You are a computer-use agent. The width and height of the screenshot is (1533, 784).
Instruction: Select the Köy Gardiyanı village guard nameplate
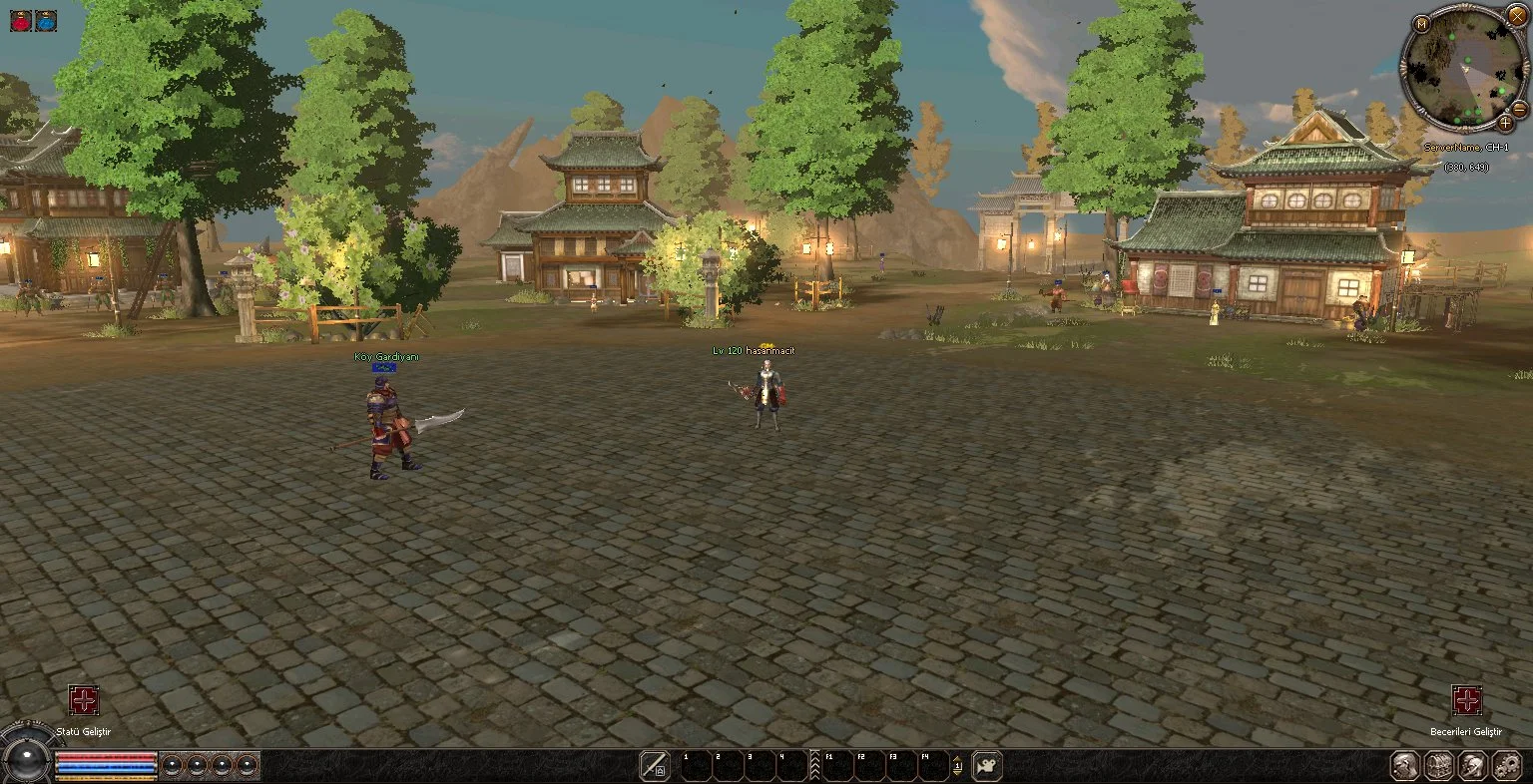386,356
